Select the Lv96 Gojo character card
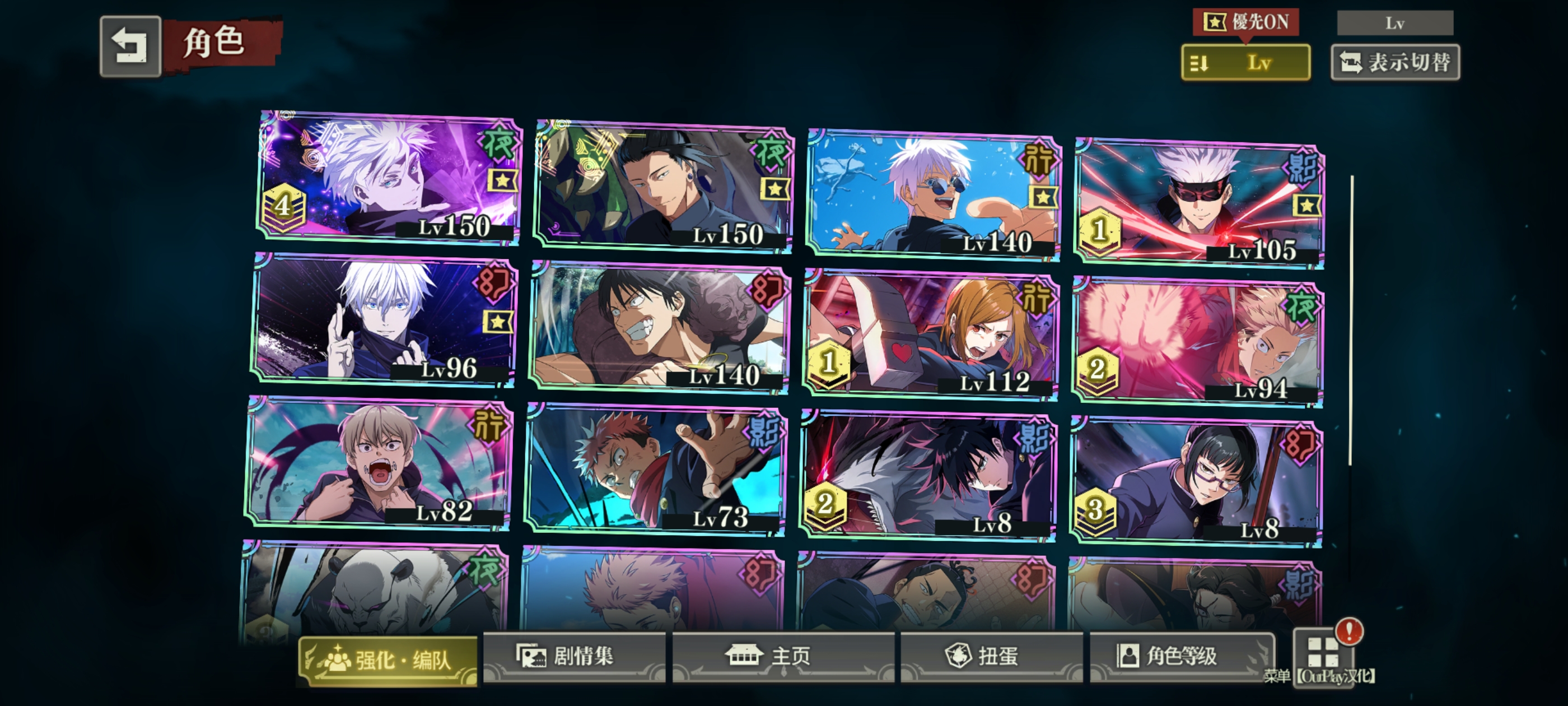1568x706 pixels. 385,321
